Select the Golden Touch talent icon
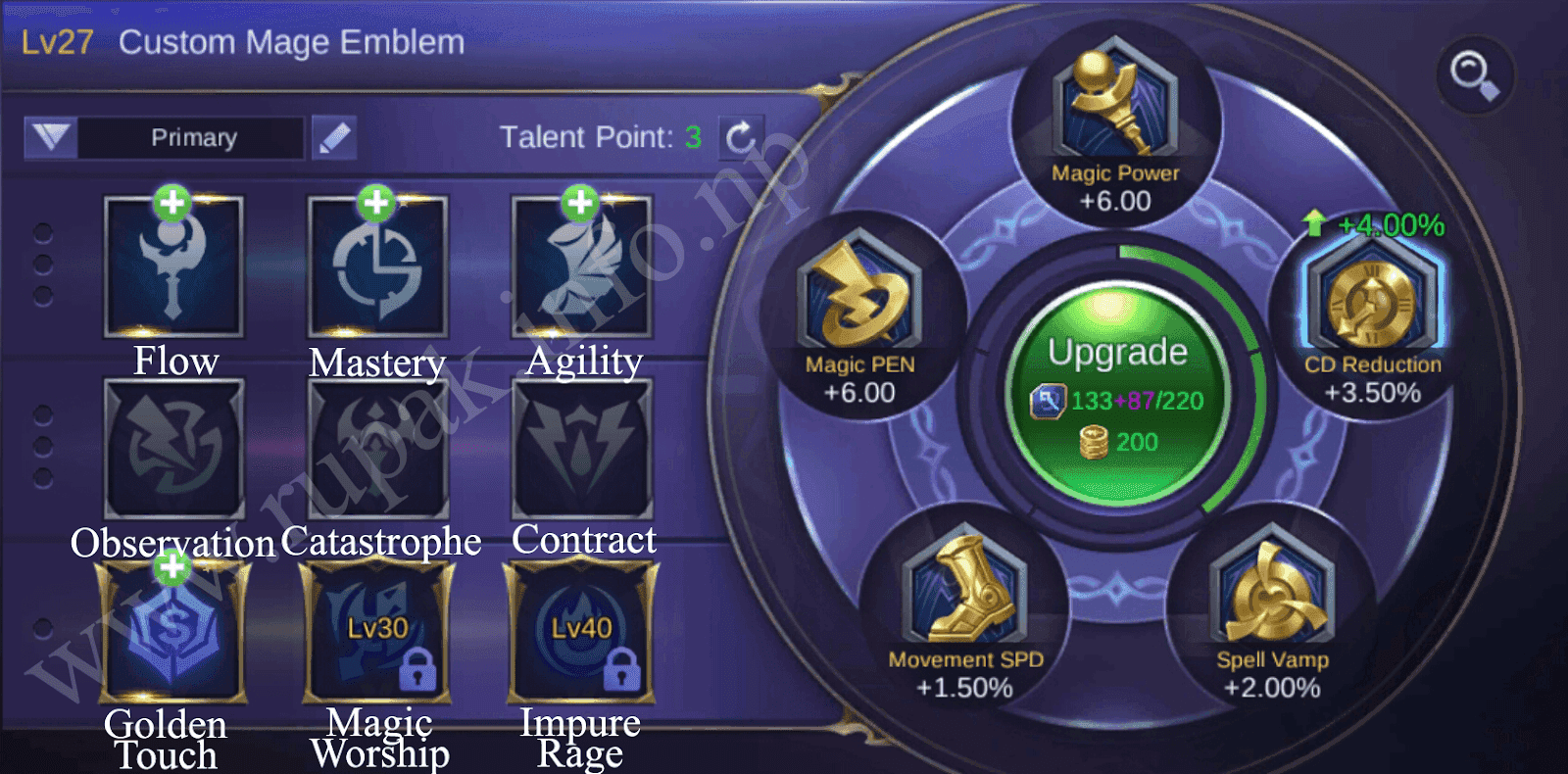Screen dimensions: 1568x774 tap(173, 632)
